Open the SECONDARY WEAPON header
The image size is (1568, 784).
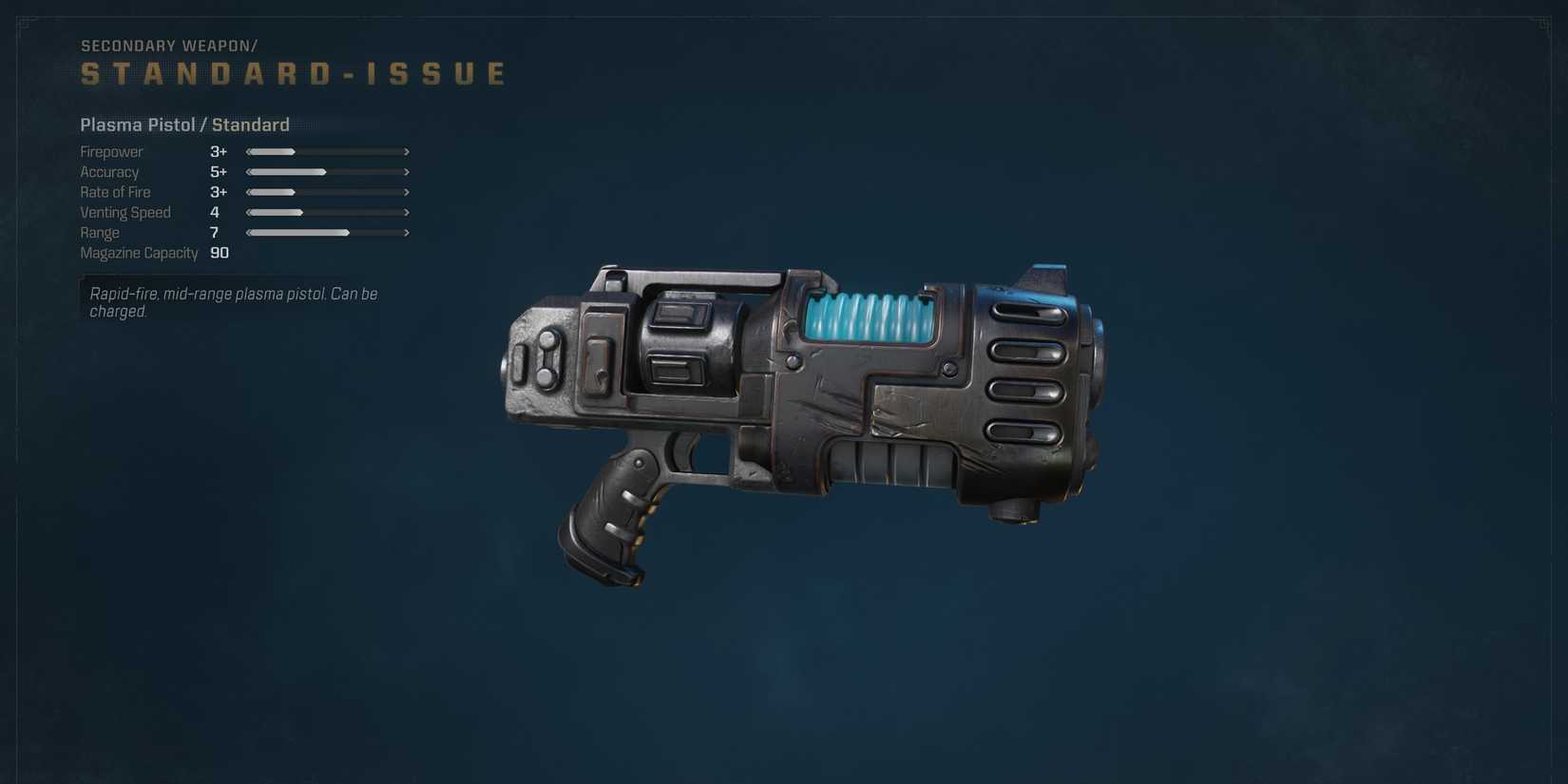(169, 45)
